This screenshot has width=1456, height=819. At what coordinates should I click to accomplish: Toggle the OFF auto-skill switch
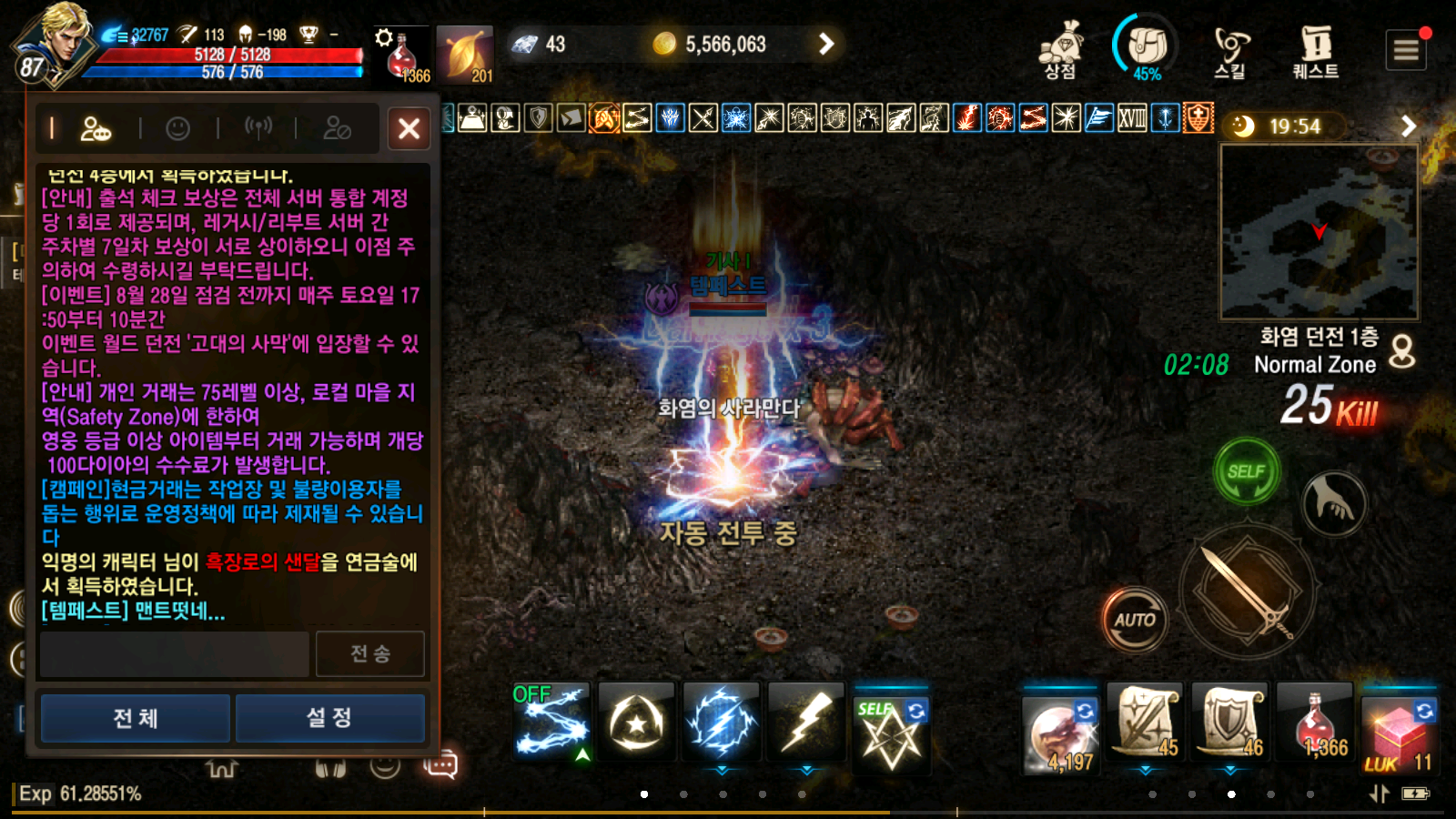click(x=532, y=692)
